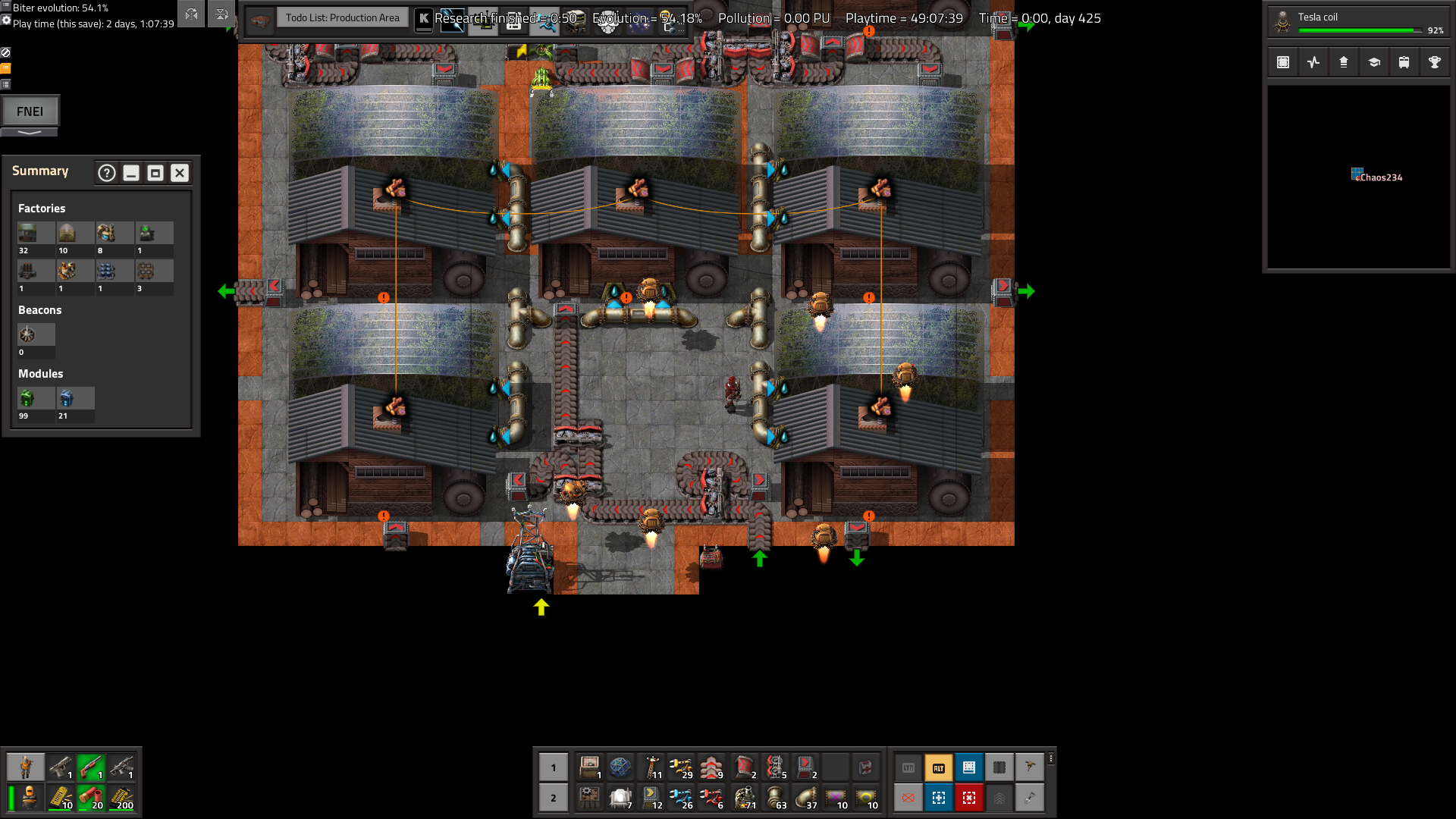Screen dimensions: 1456x819
Task: Activate the red deconstruction planner shortcut
Action: (x=969, y=798)
